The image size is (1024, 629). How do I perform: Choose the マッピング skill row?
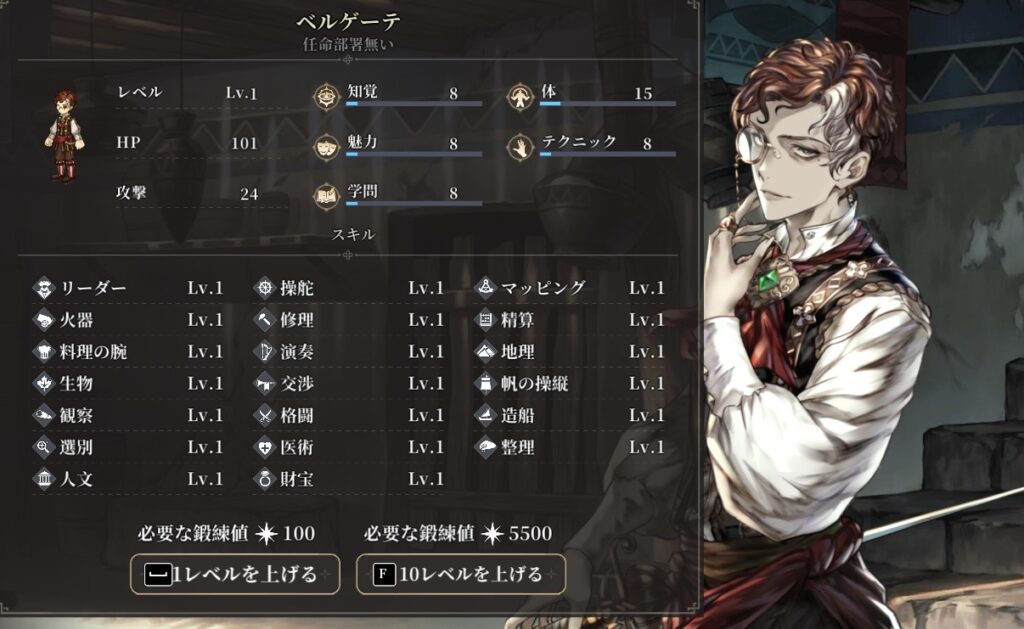coord(568,288)
